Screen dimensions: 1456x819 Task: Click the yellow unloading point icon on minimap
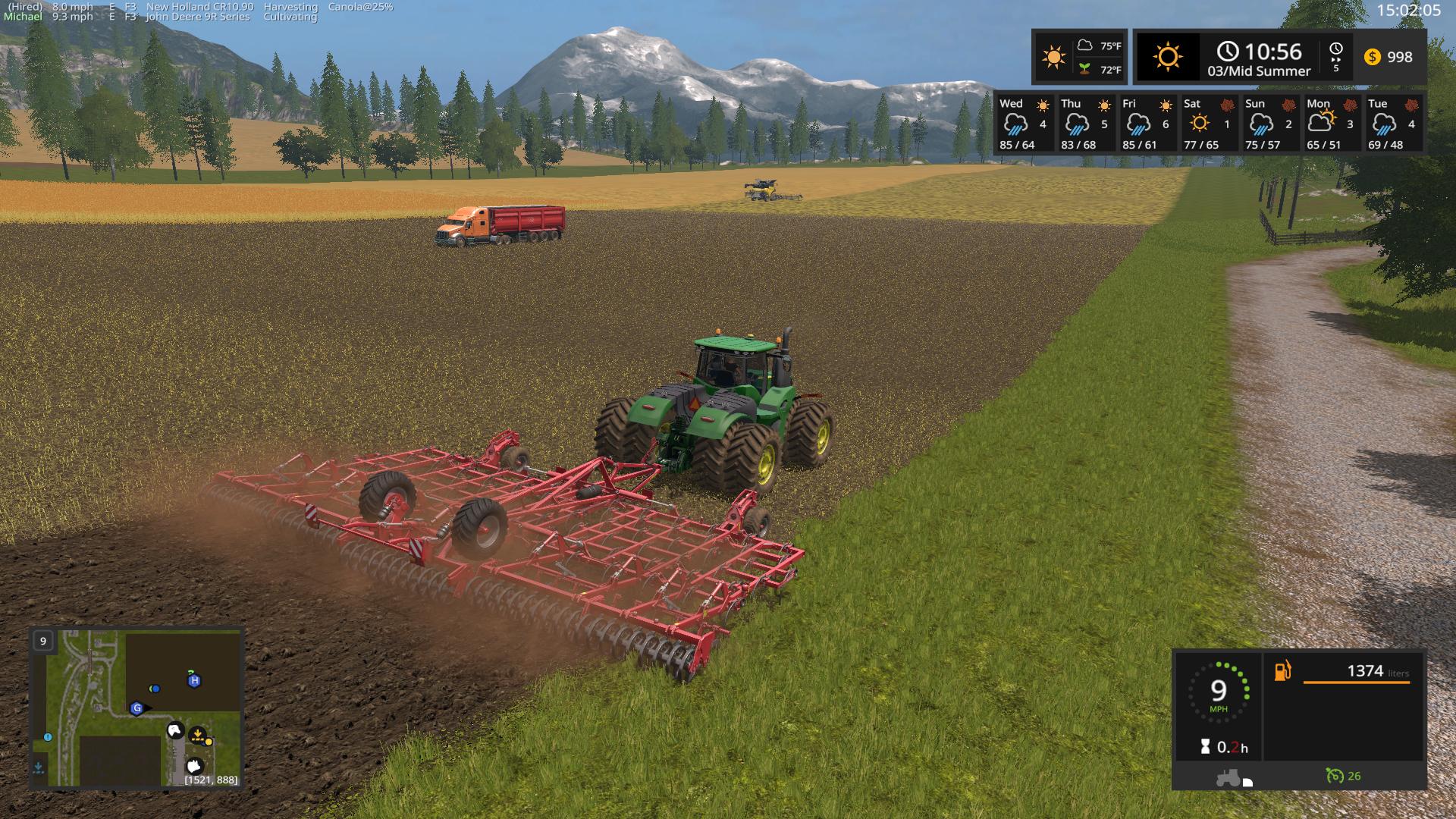tap(199, 735)
